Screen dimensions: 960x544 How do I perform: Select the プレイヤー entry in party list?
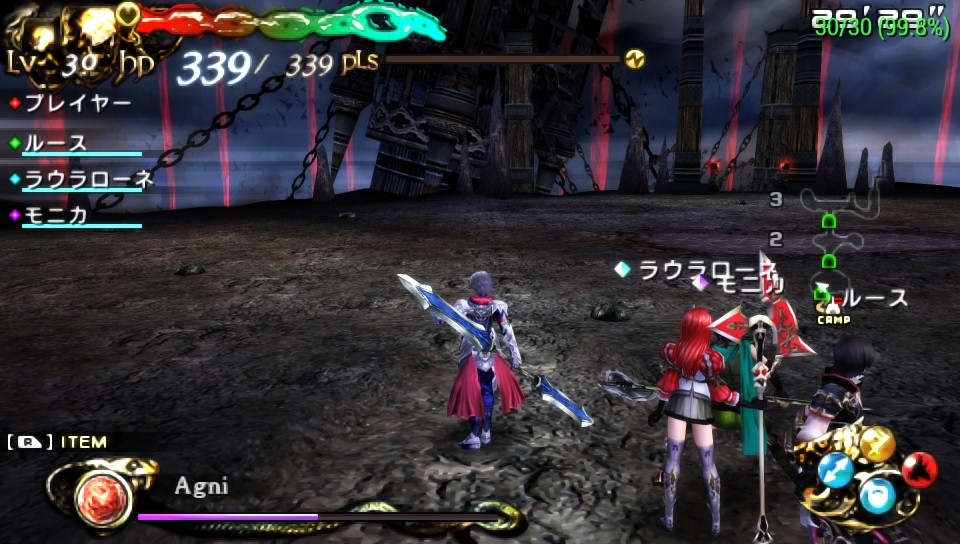coord(78,102)
